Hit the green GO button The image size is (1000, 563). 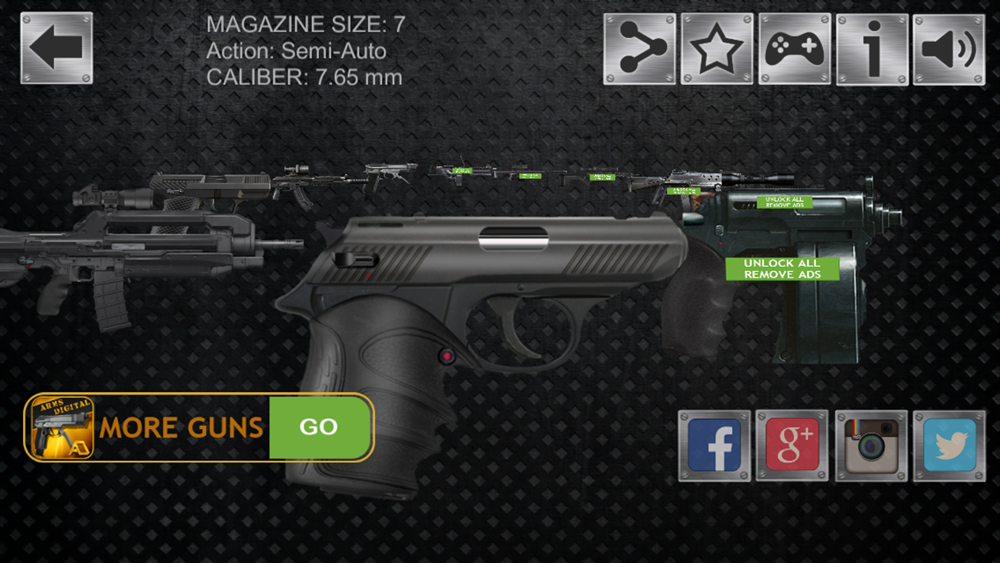[319, 427]
